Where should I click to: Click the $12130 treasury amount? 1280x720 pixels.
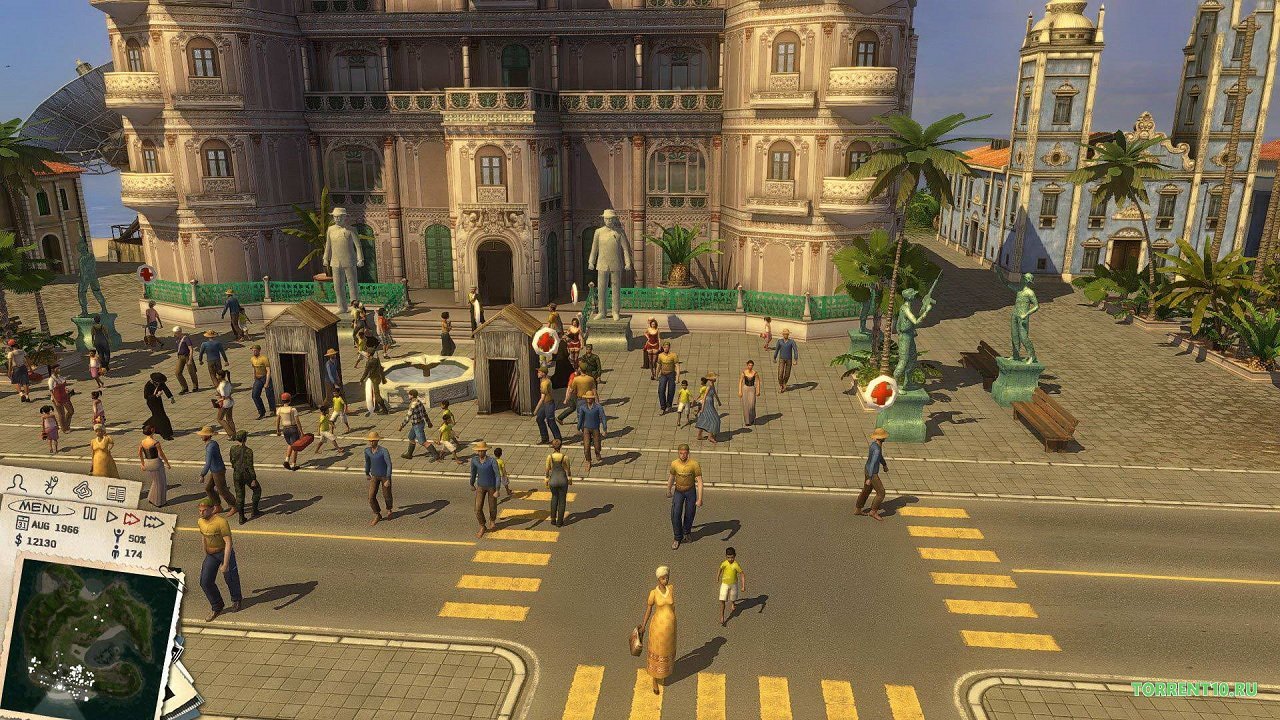[x=42, y=543]
